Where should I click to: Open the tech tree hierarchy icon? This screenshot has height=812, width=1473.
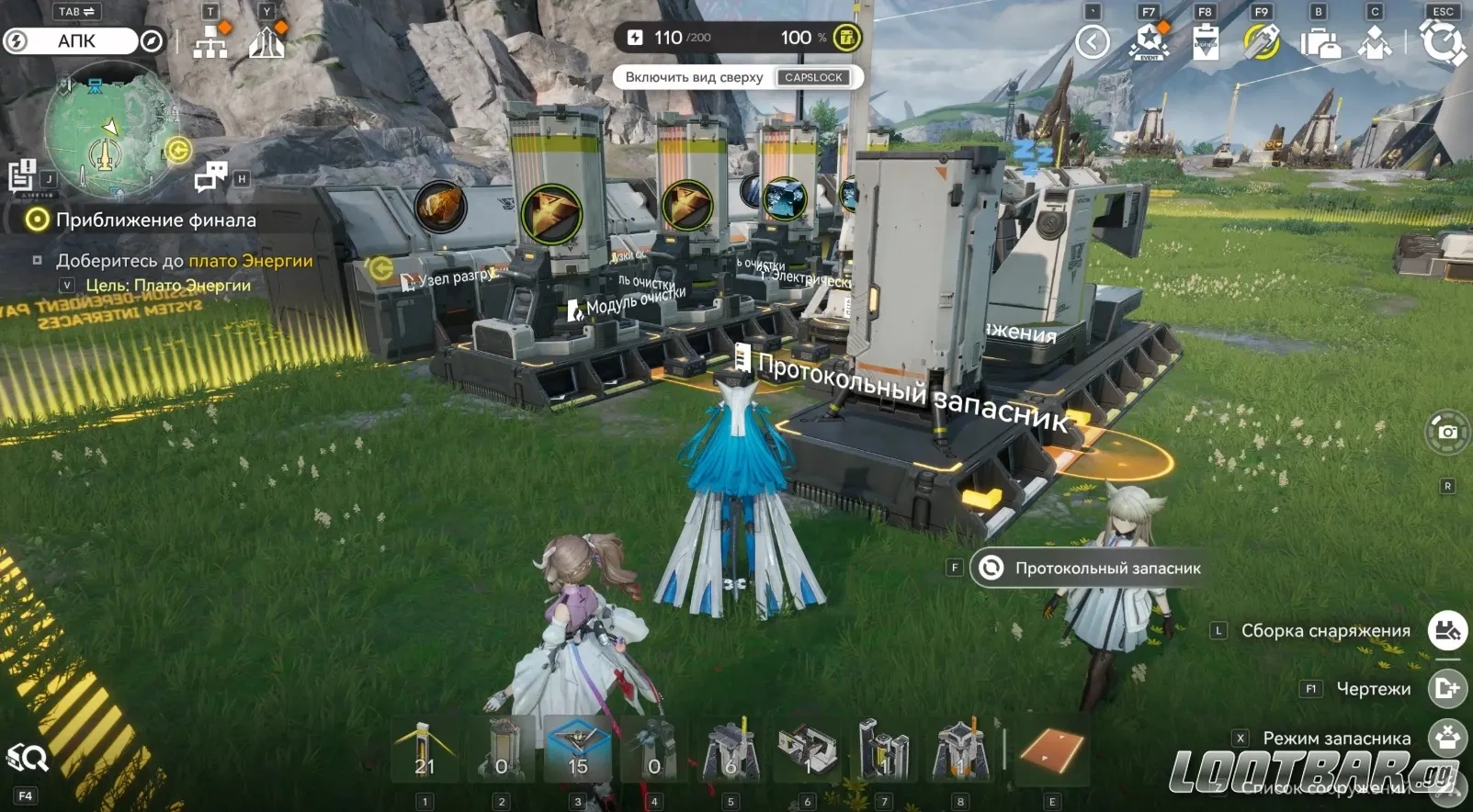tap(210, 42)
